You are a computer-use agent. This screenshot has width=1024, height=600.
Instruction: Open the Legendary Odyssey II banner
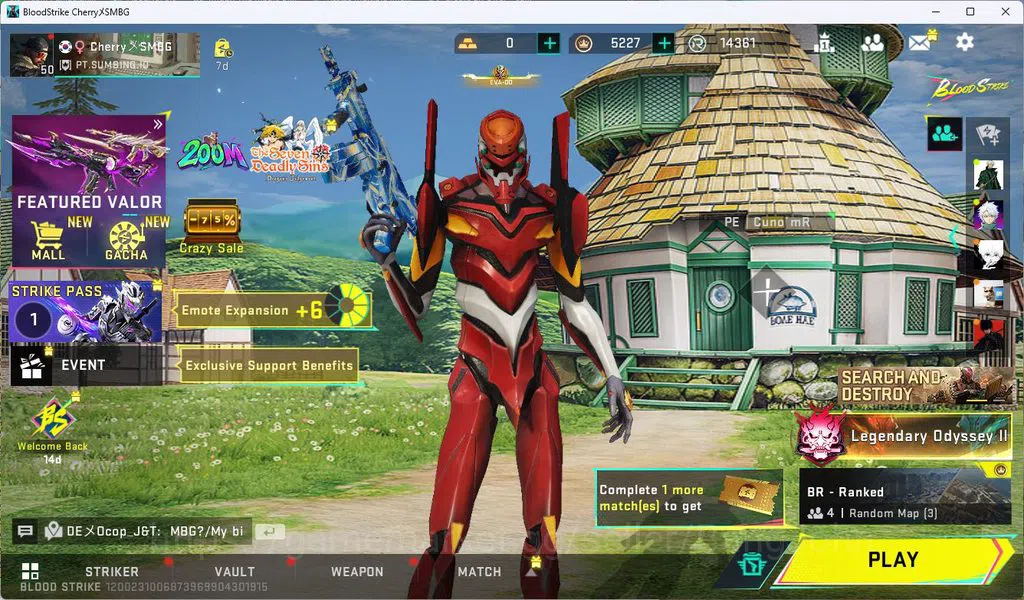[x=905, y=436]
